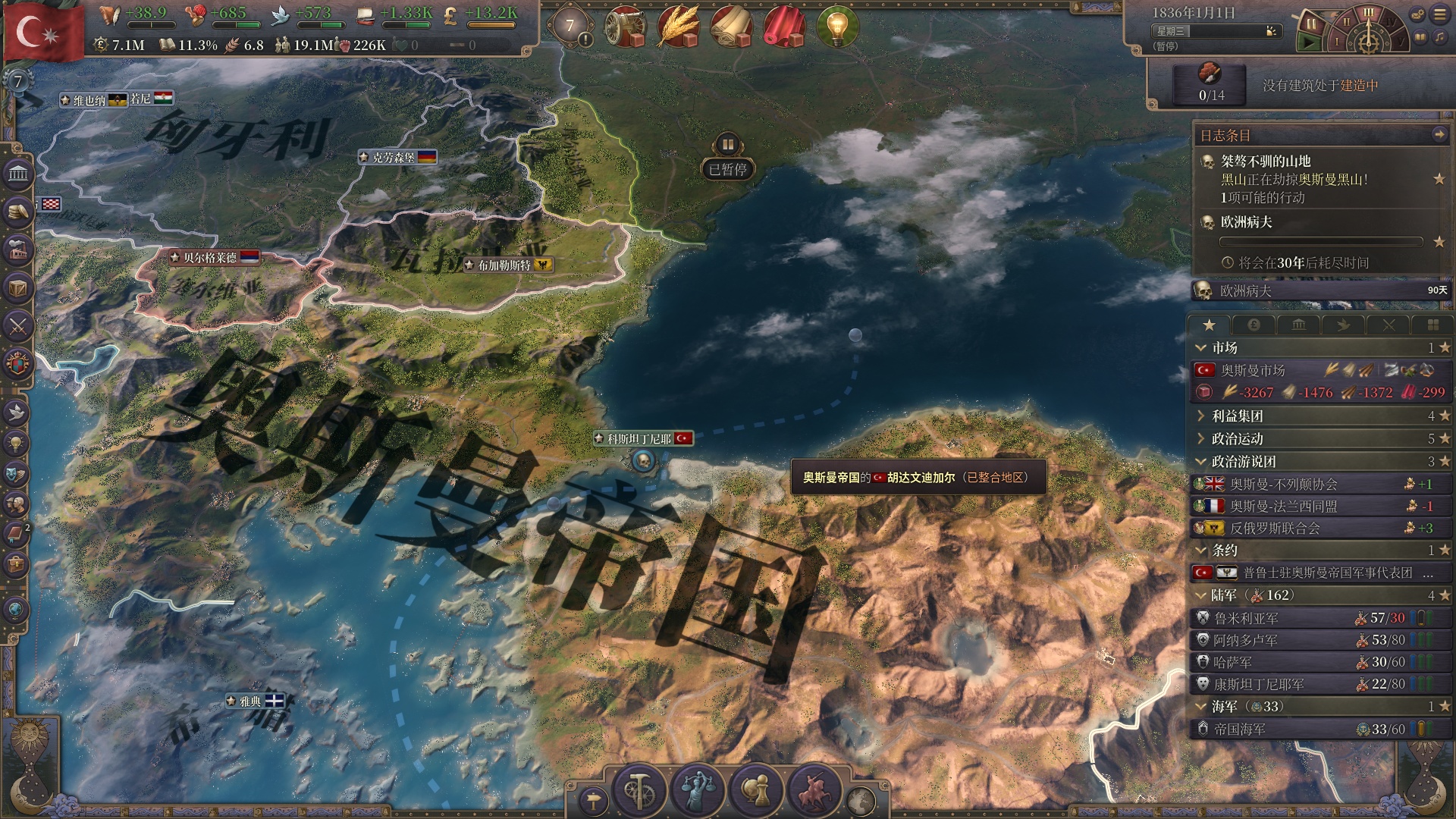Viewport: 1456px width, 819px height.
Task: Open the political lens with scales statue
Action: 698,789
